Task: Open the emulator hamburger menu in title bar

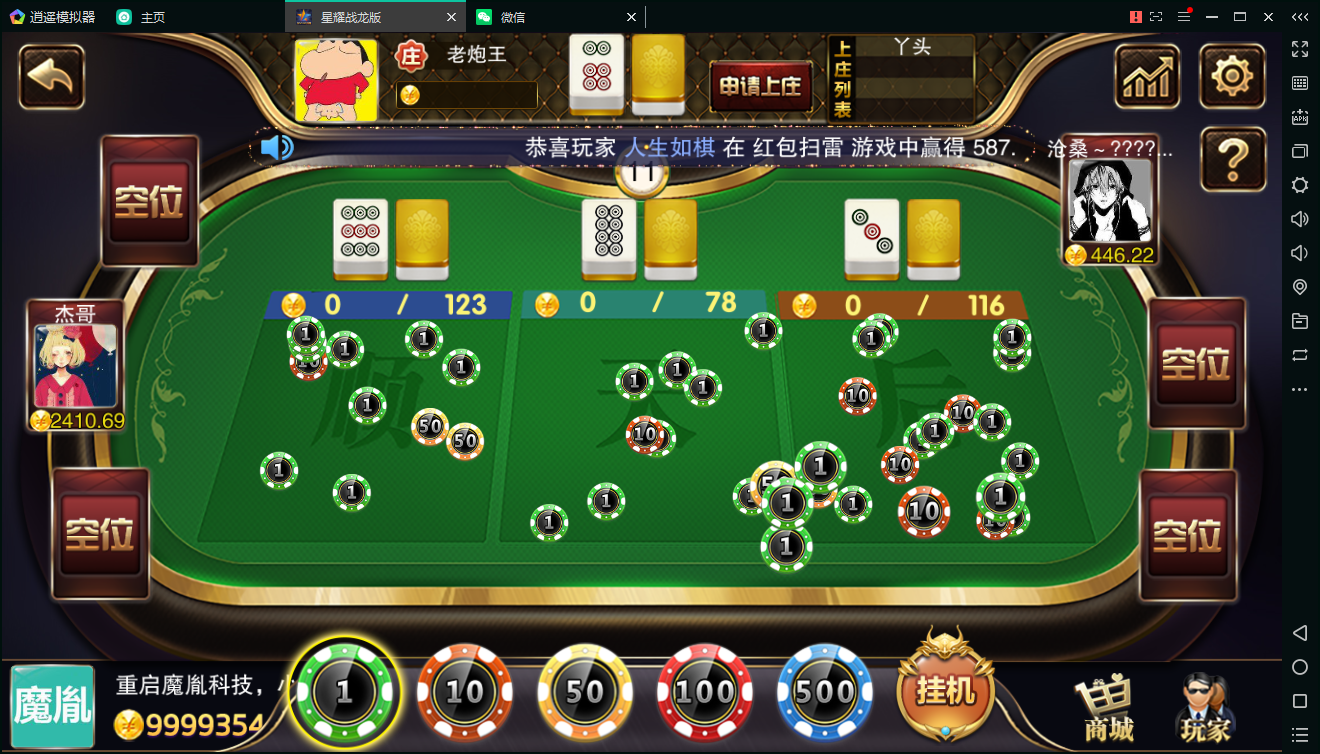Action: [1184, 16]
